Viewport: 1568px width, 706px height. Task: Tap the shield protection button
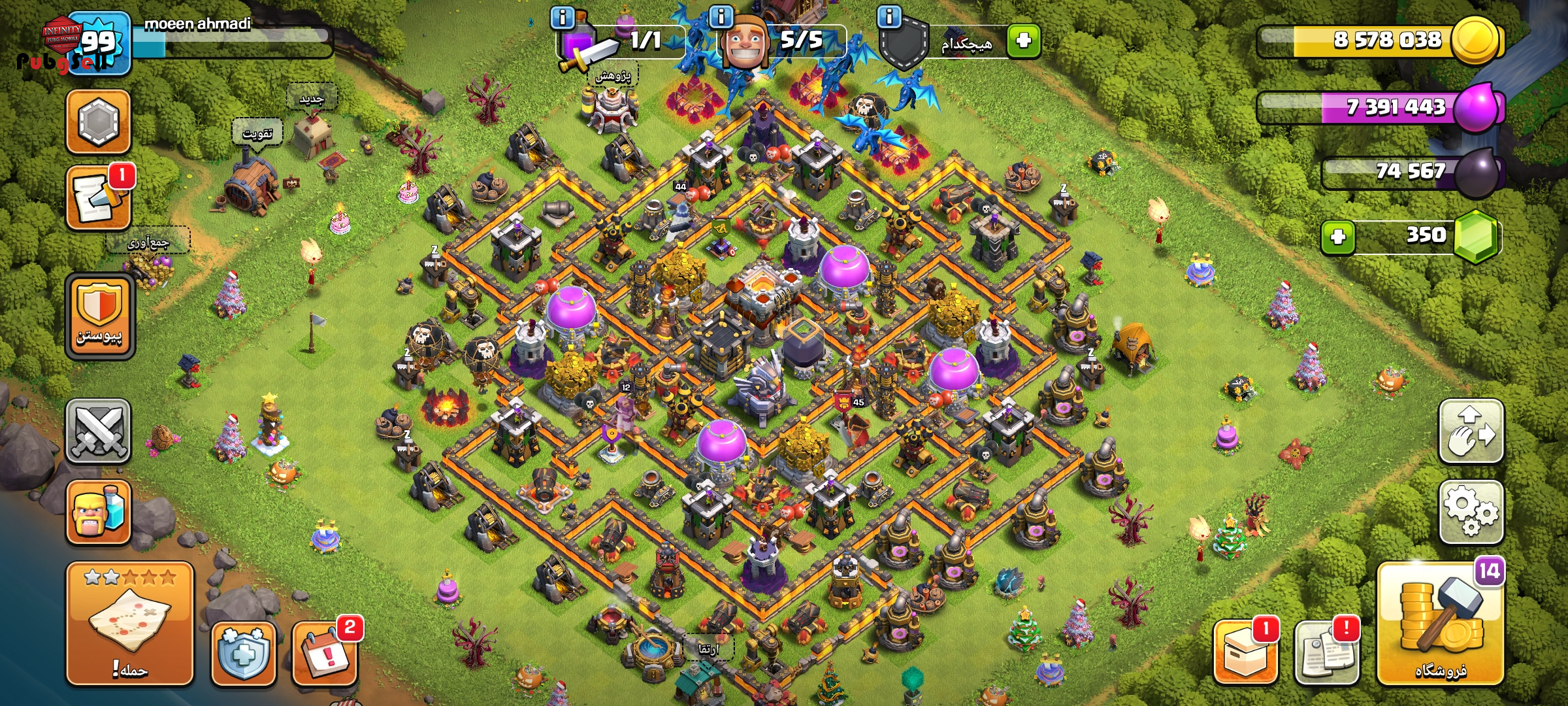click(x=243, y=653)
